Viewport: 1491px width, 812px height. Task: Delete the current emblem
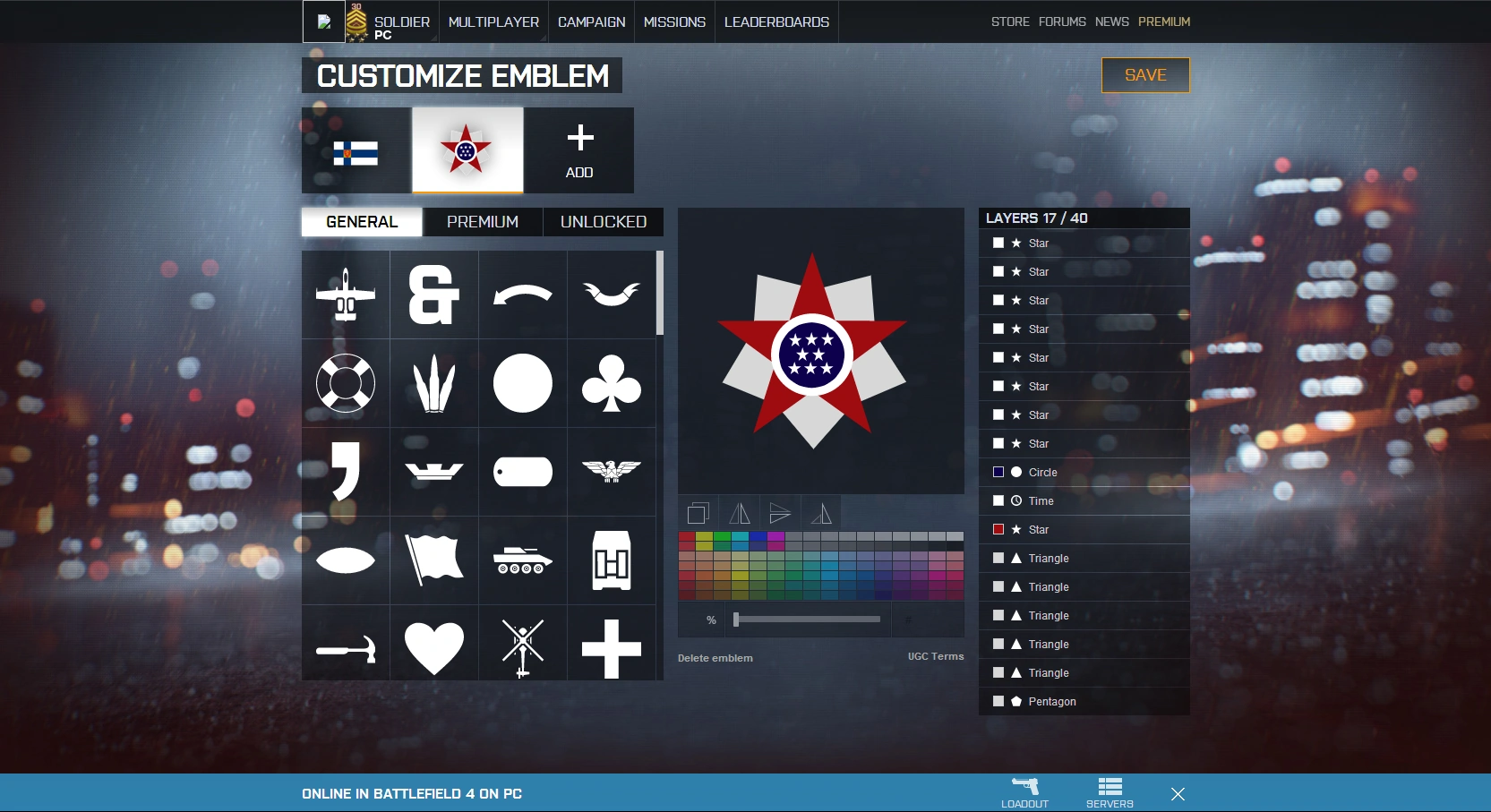click(715, 658)
